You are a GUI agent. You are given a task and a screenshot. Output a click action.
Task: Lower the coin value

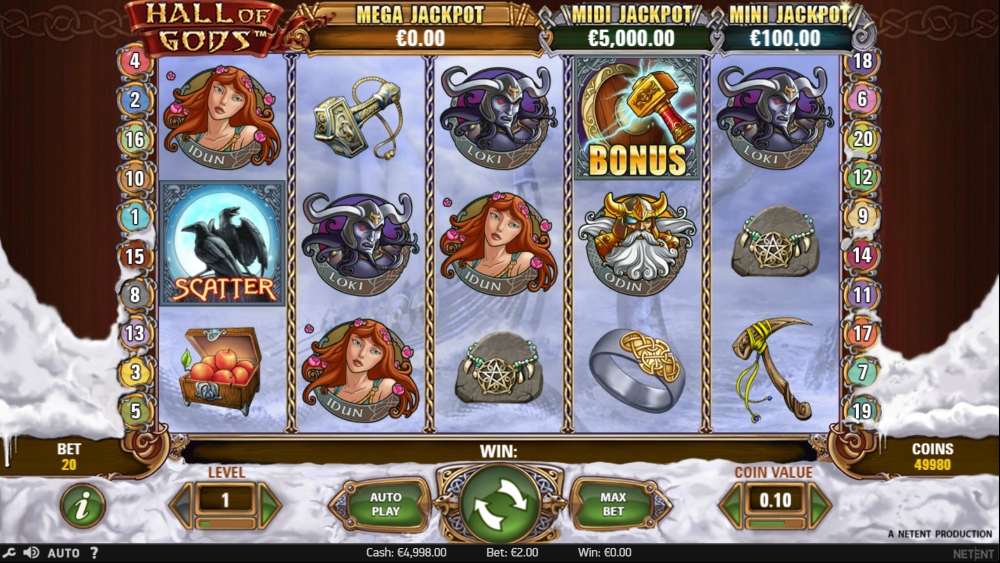coord(730,505)
